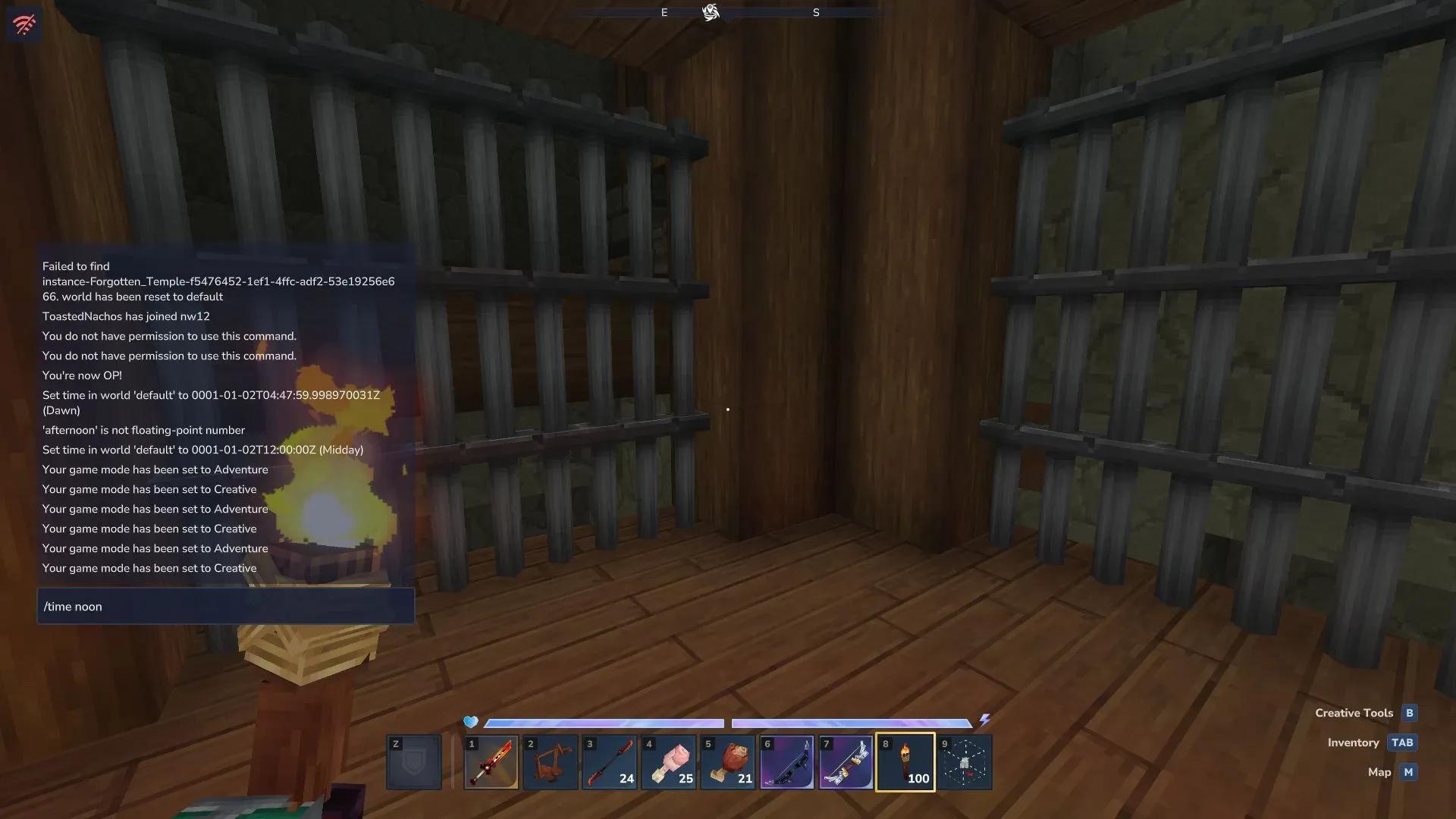
Task: Click the shield slot labeled Z
Action: pyautogui.click(x=414, y=761)
